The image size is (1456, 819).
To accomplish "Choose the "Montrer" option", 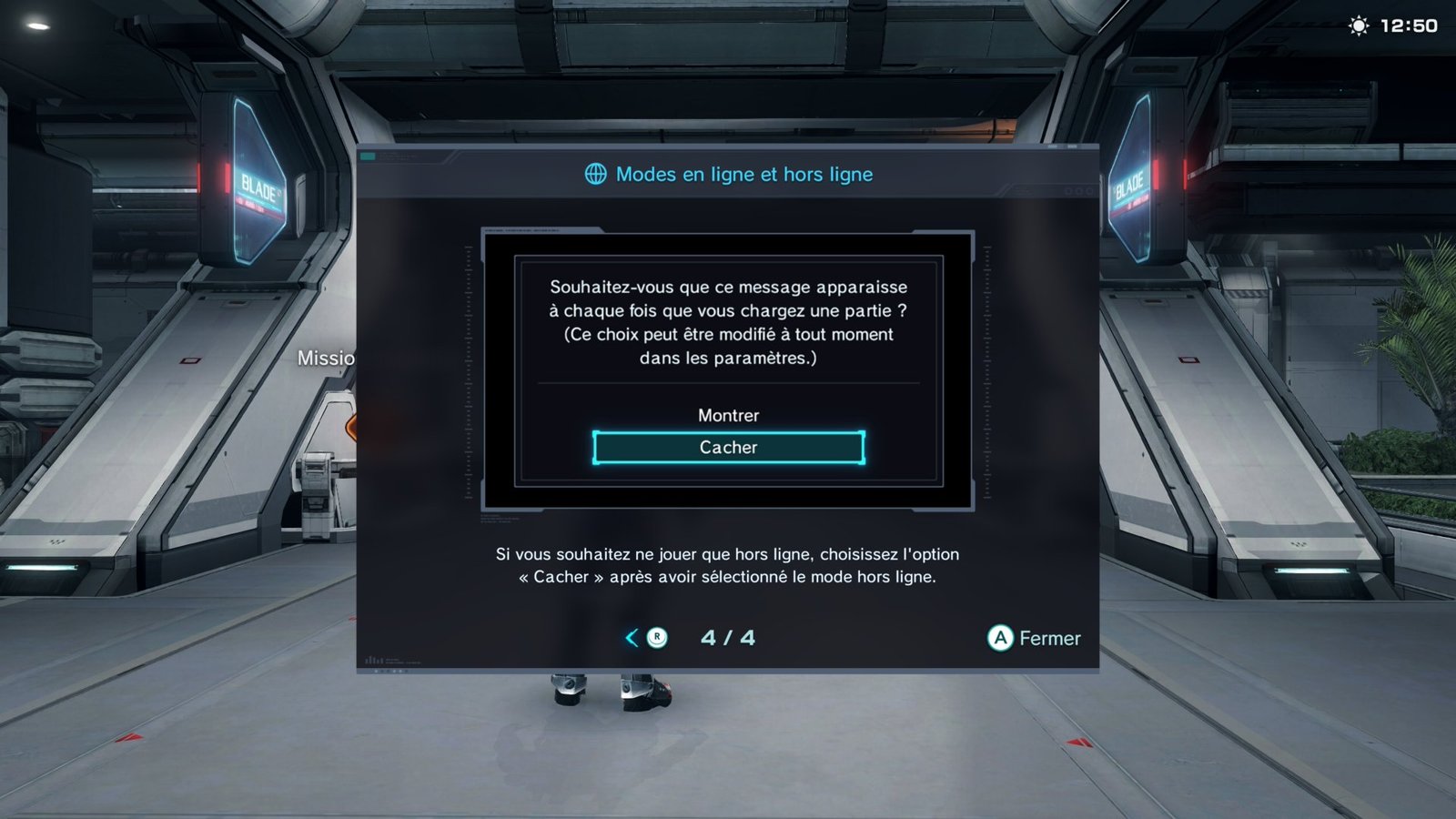I will pos(728,415).
